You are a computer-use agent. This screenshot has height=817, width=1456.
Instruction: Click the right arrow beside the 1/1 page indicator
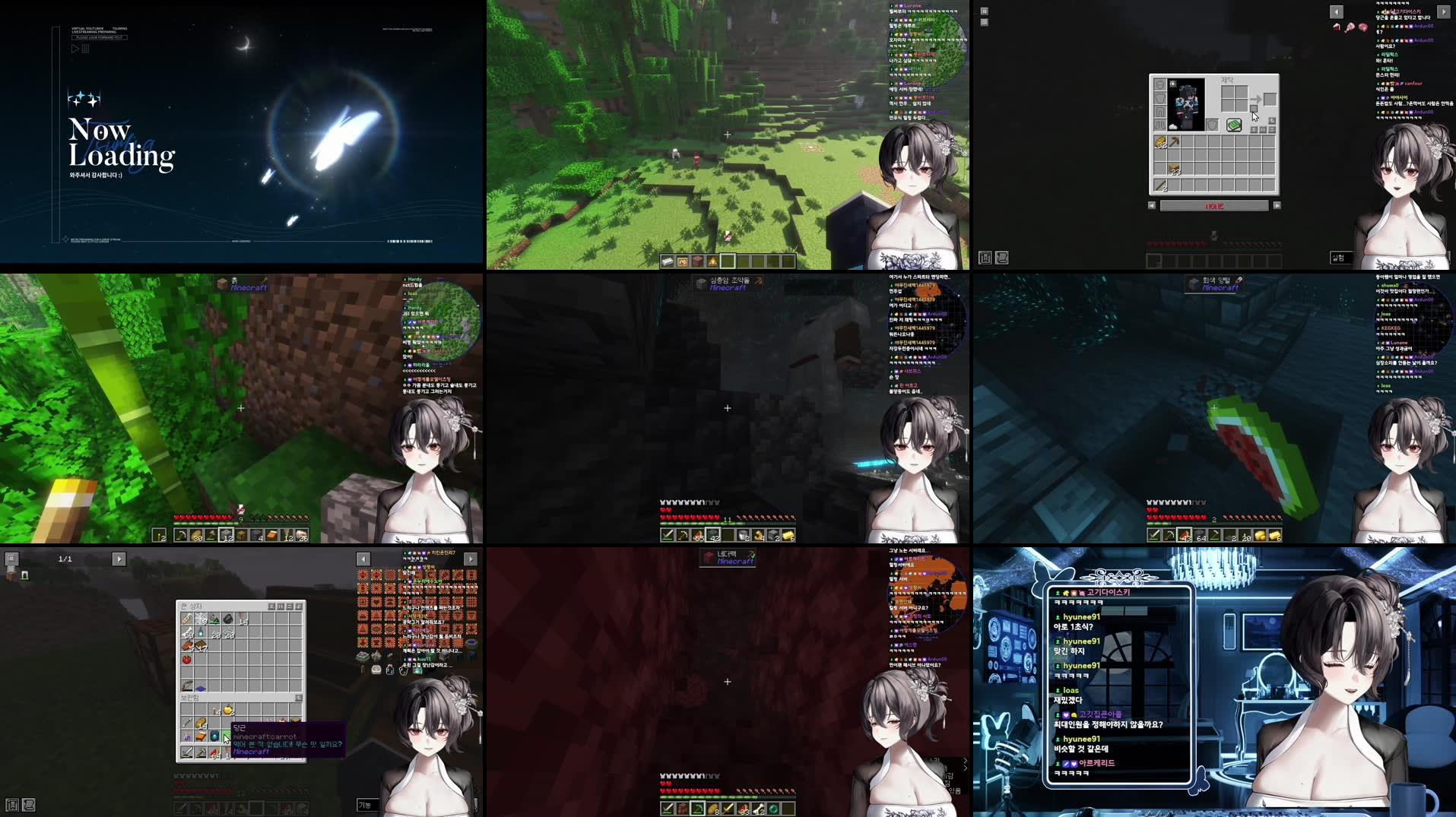click(x=118, y=559)
